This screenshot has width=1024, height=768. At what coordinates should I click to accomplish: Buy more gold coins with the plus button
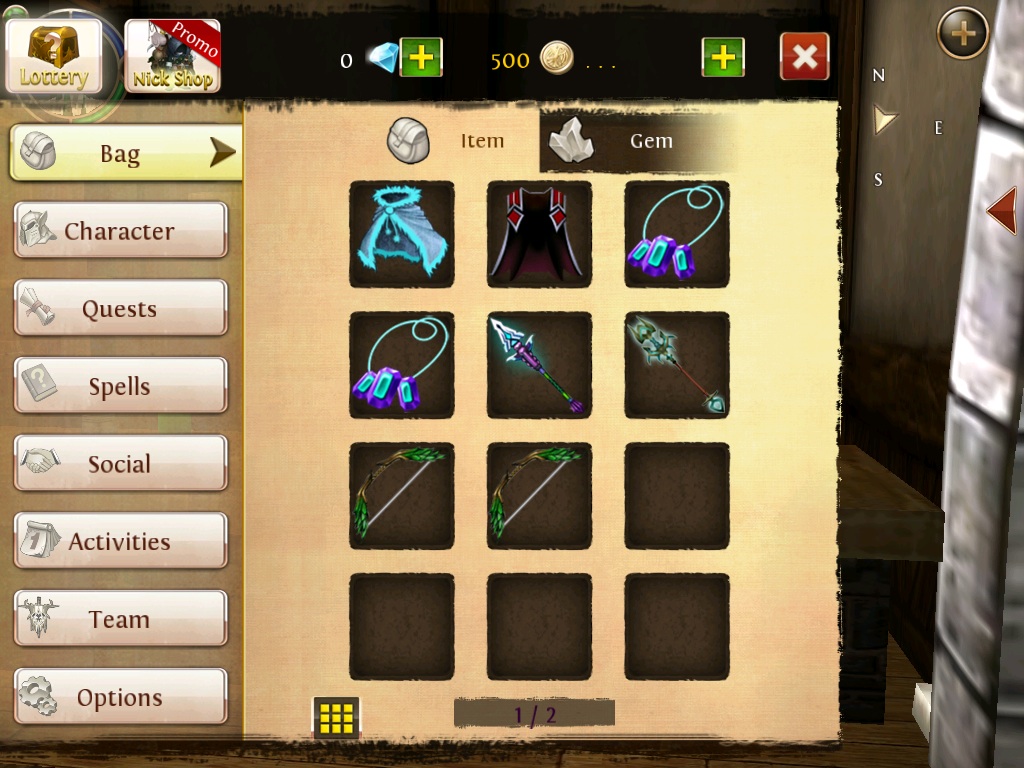tap(723, 58)
